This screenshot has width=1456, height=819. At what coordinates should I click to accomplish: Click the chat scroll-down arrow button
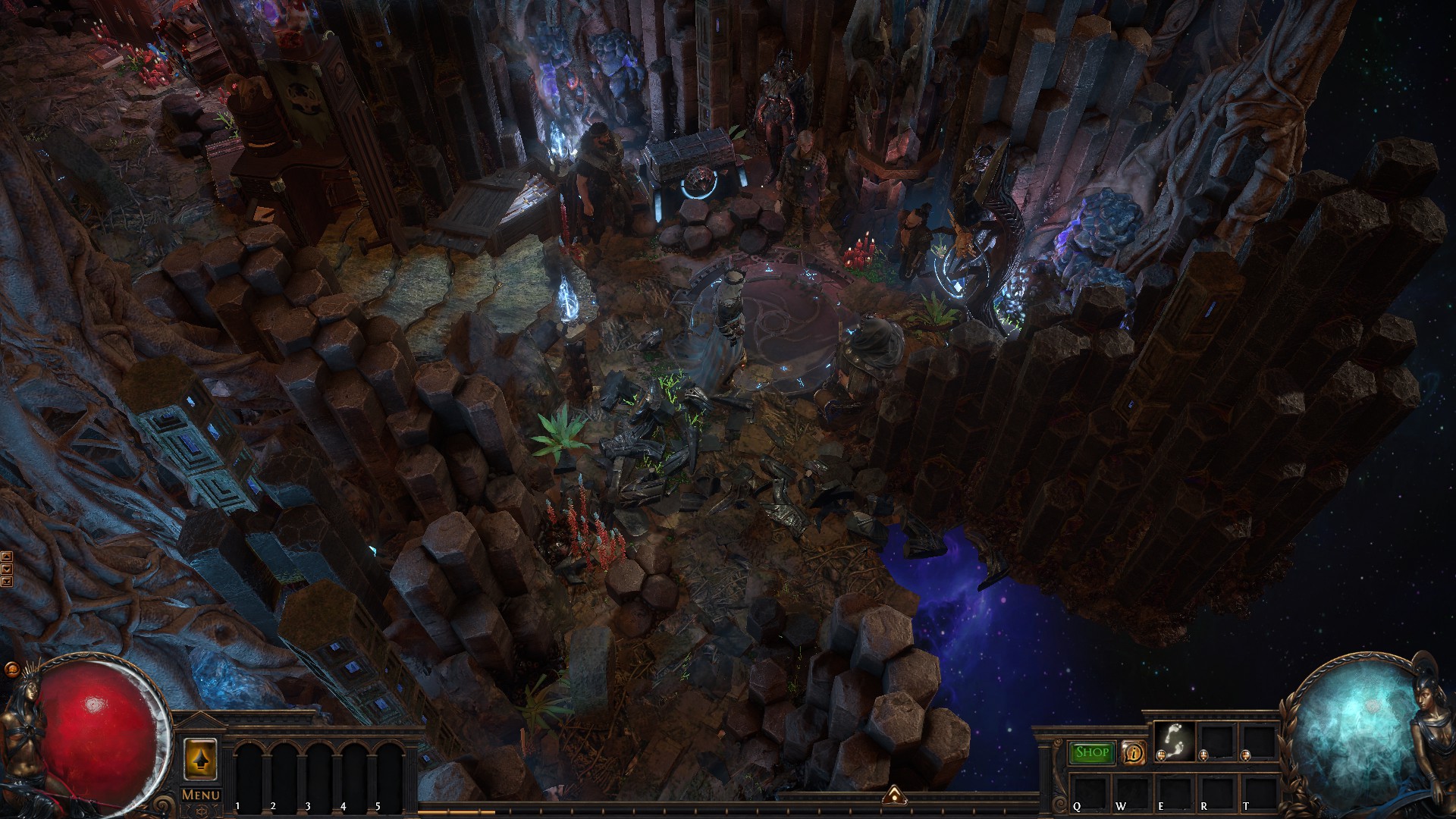[x=7, y=569]
